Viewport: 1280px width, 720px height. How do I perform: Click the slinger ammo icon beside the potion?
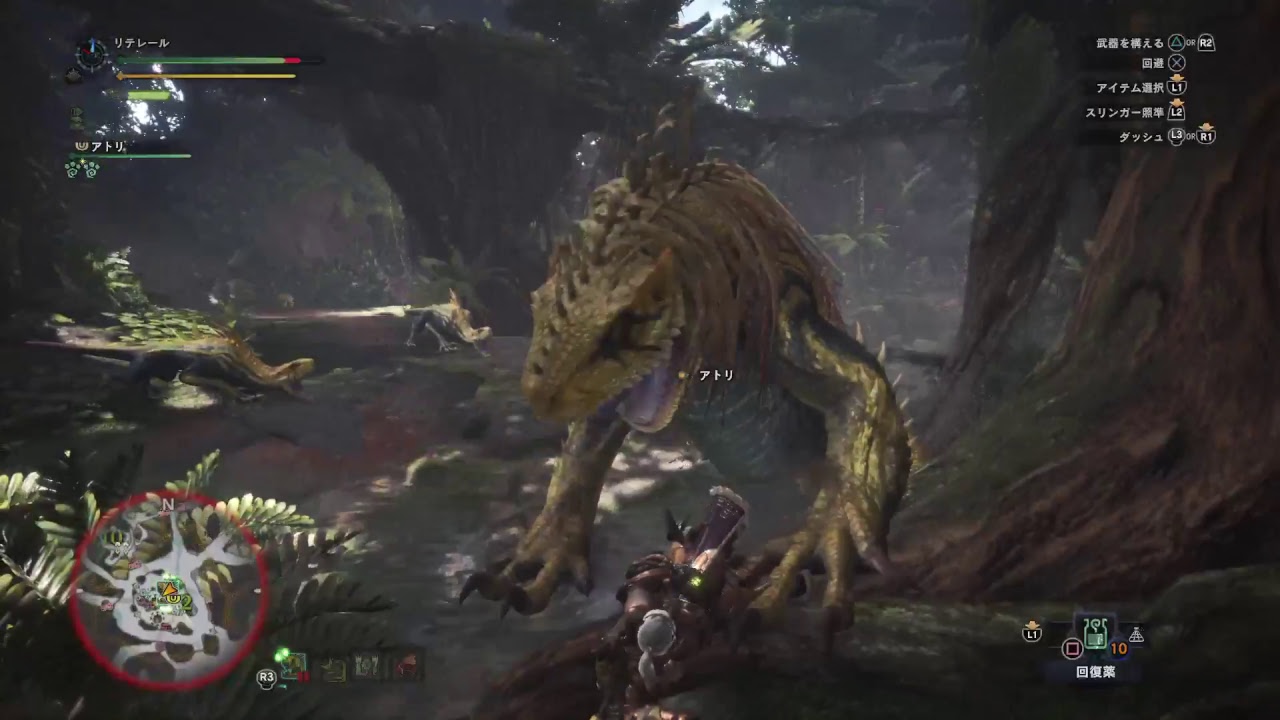[x=1137, y=635]
